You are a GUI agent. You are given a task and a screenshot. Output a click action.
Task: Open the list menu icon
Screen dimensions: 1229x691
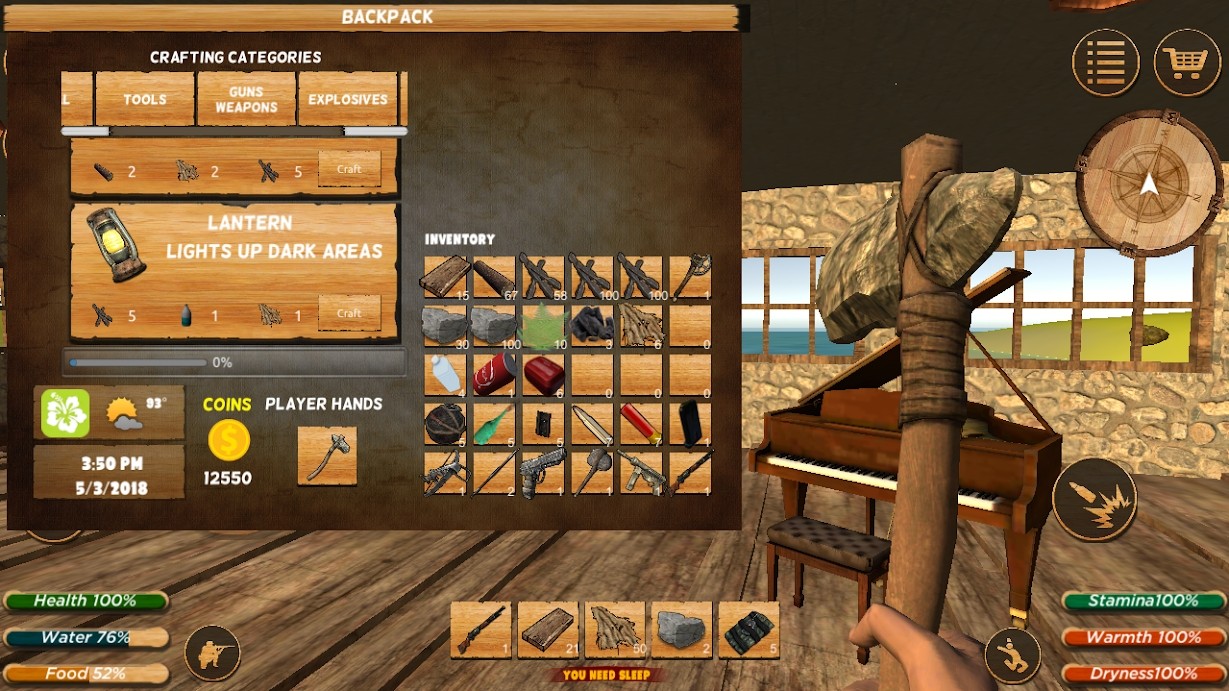(x=1105, y=62)
